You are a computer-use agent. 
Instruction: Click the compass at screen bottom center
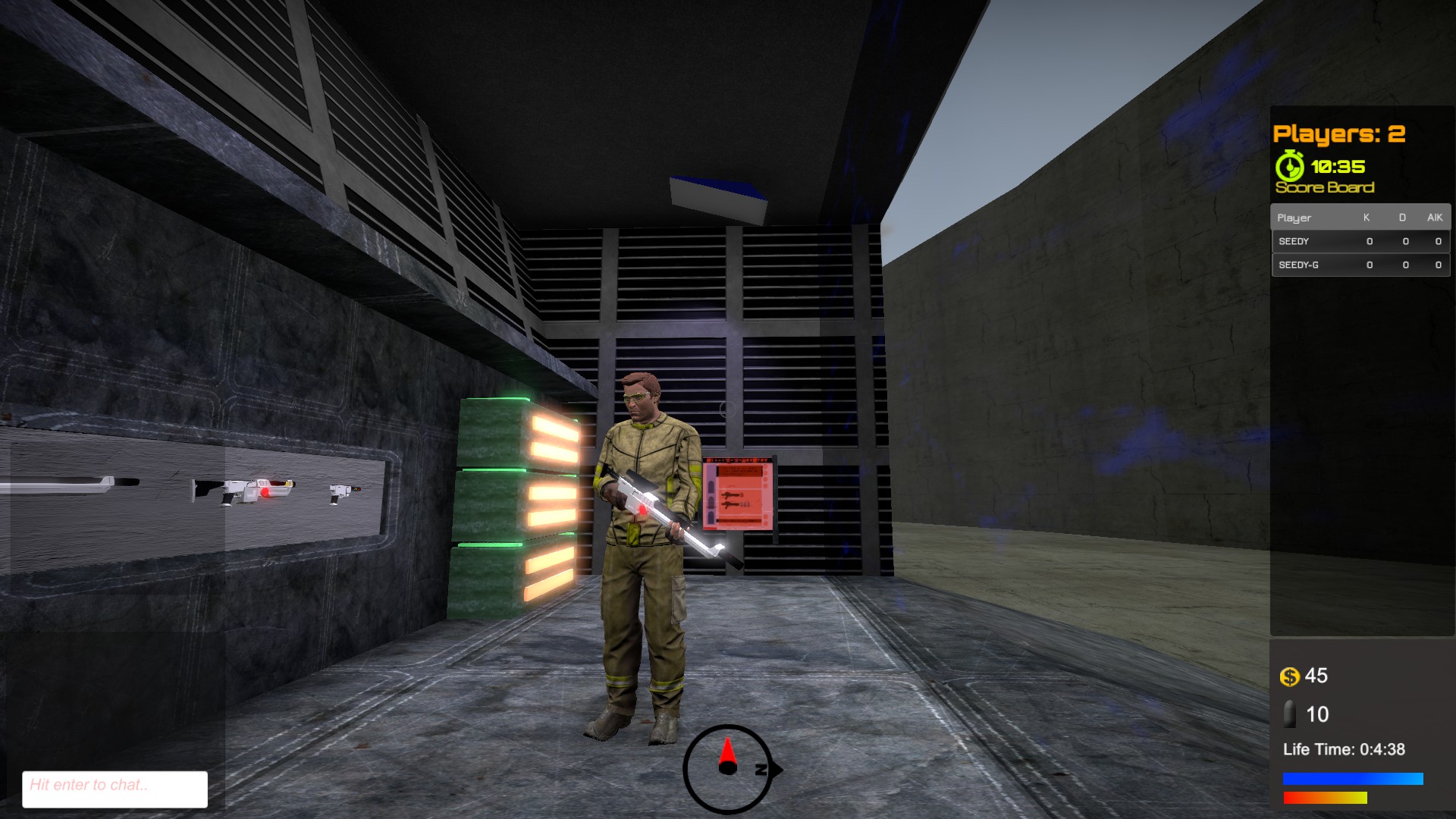click(x=726, y=767)
